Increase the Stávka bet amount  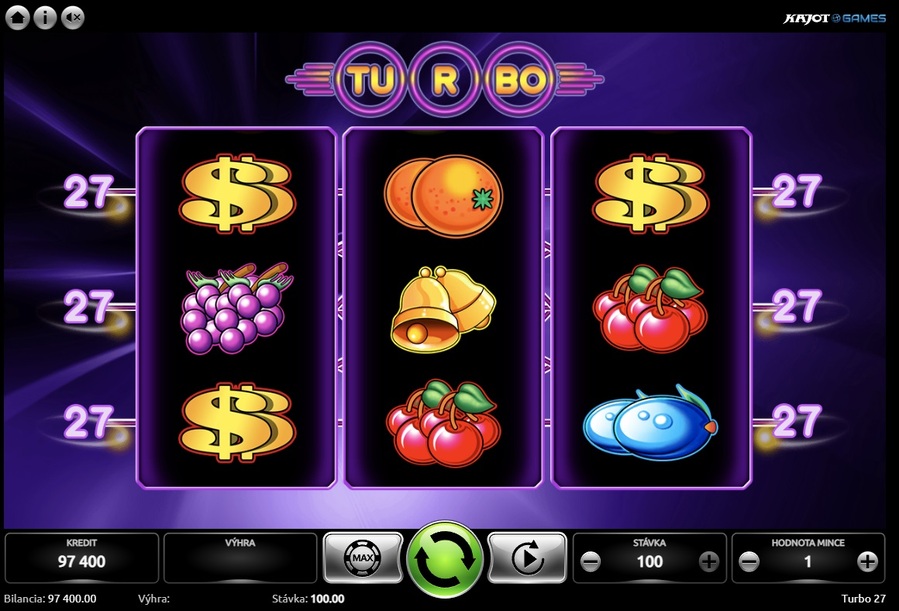point(709,562)
